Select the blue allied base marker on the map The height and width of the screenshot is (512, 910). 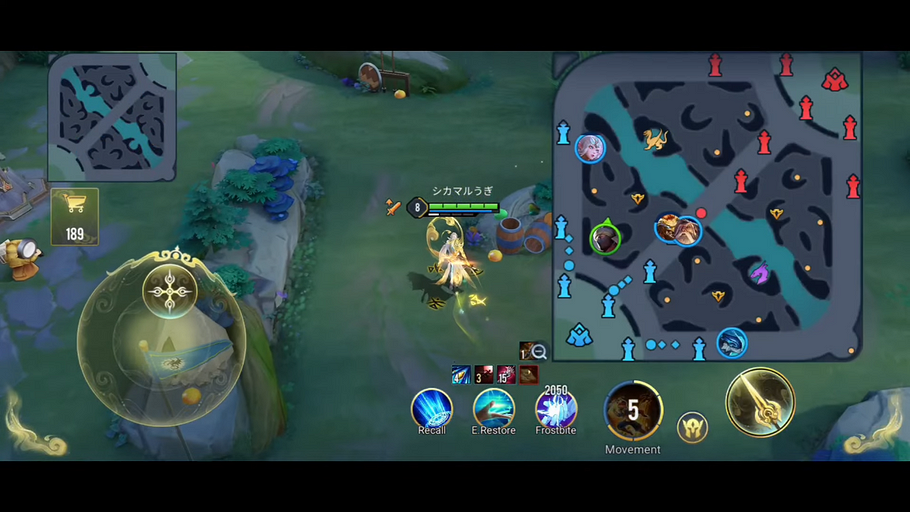[579, 336]
